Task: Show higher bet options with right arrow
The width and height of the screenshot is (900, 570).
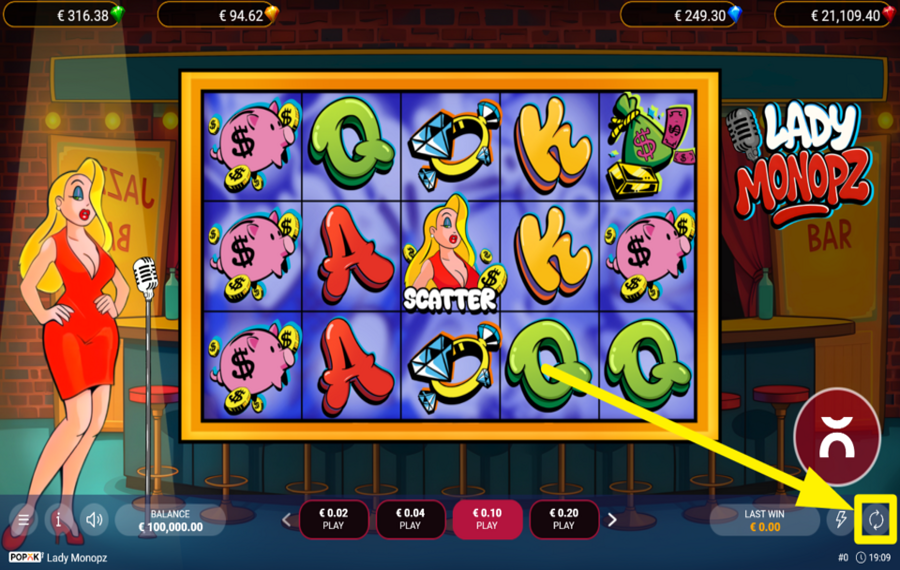Action: coord(612,520)
